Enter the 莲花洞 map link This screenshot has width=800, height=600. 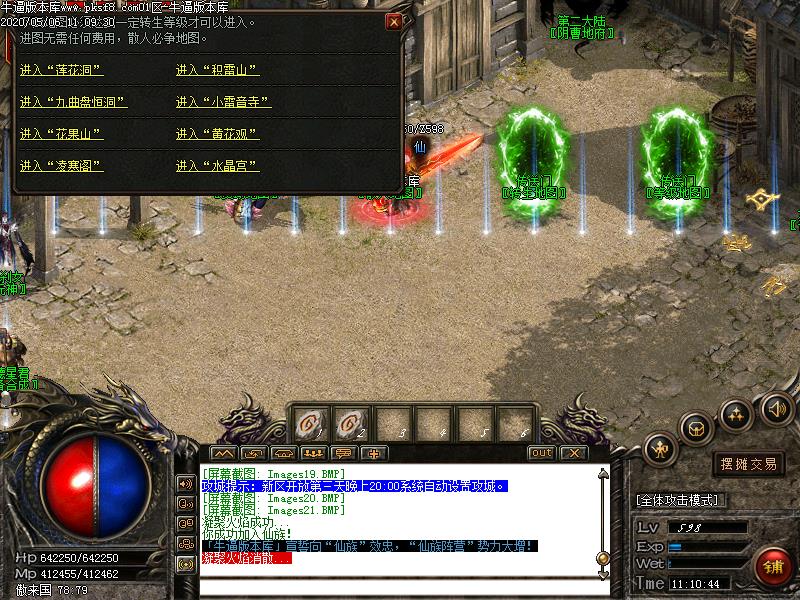(61, 70)
